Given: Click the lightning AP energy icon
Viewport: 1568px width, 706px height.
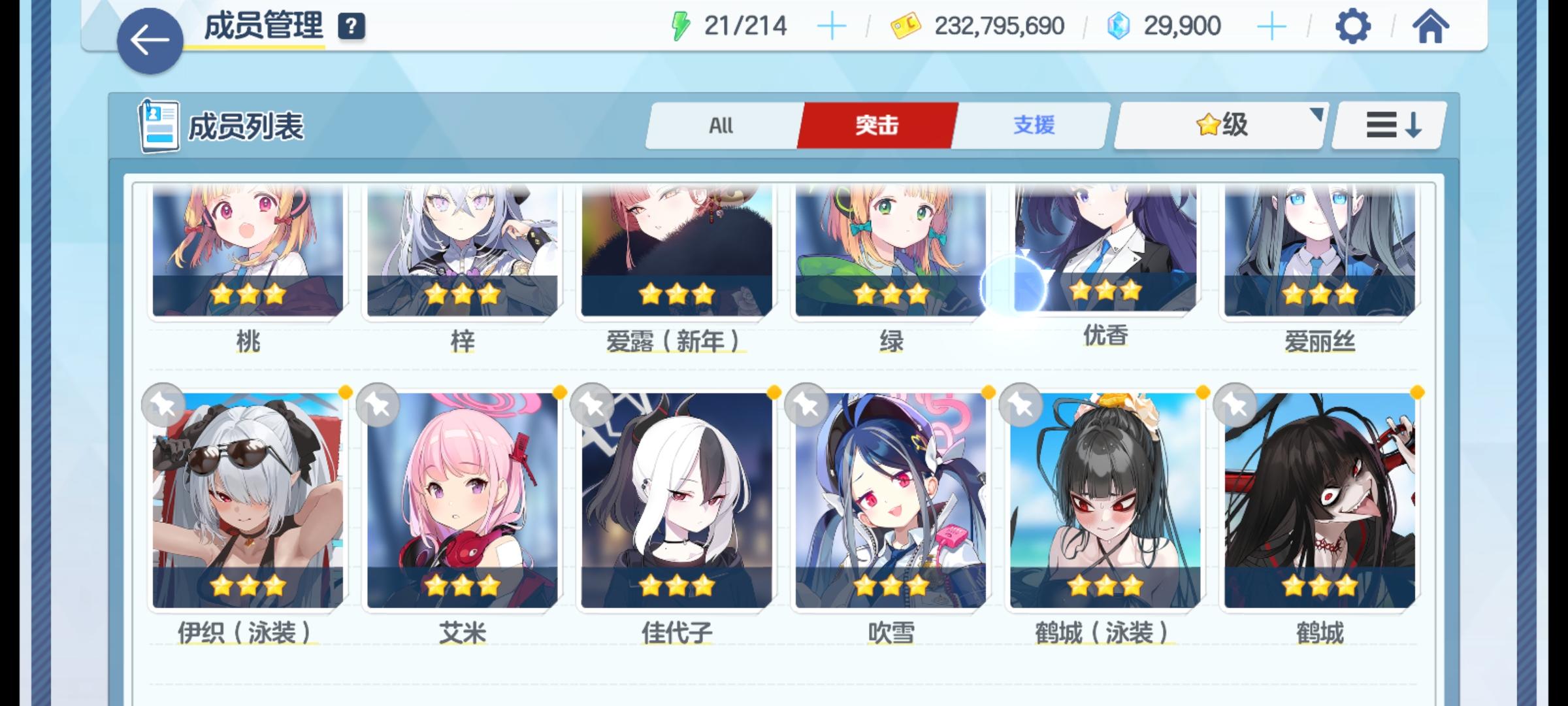Looking at the screenshot, I should [x=682, y=25].
